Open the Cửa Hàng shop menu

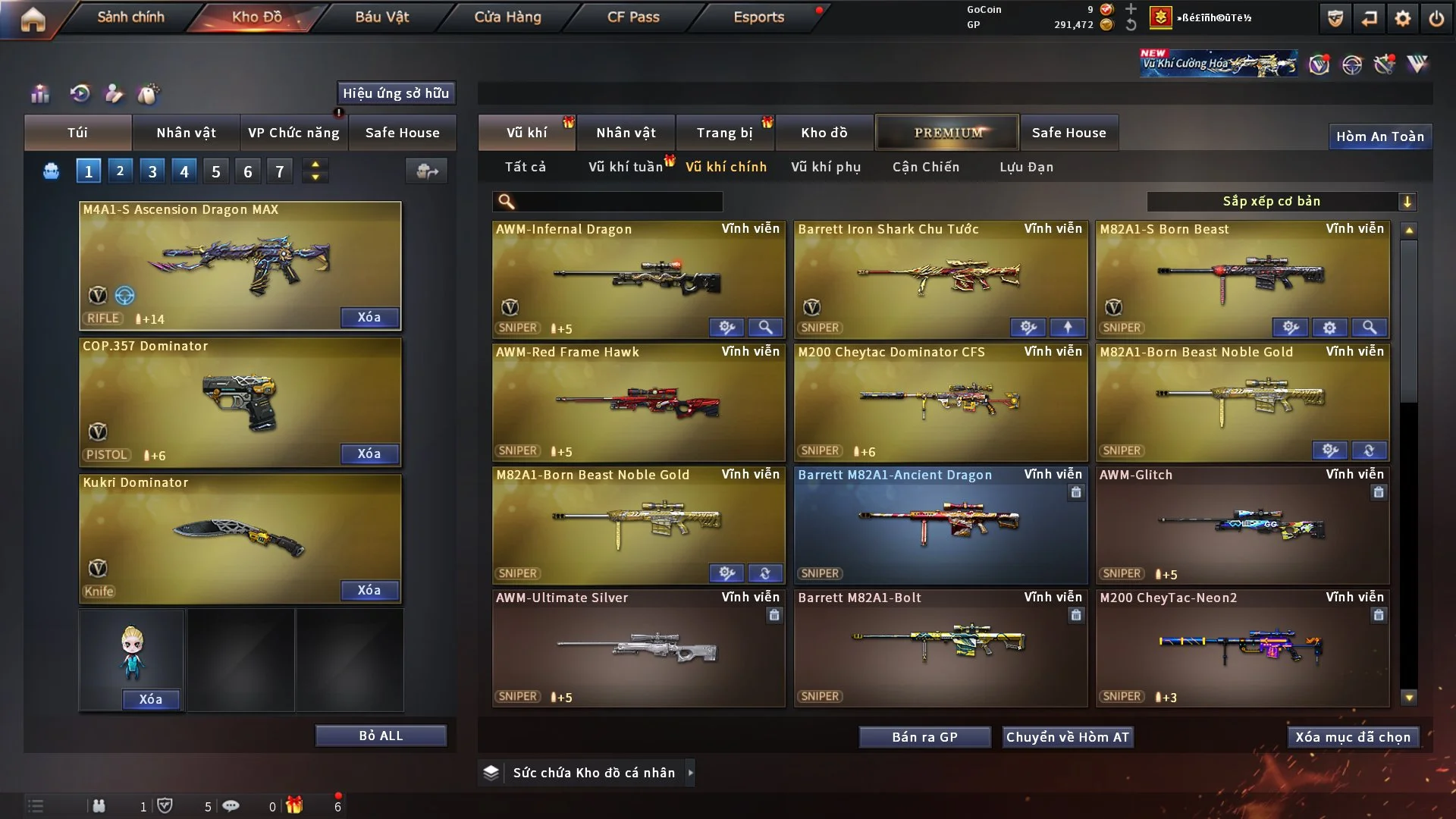pos(507,17)
